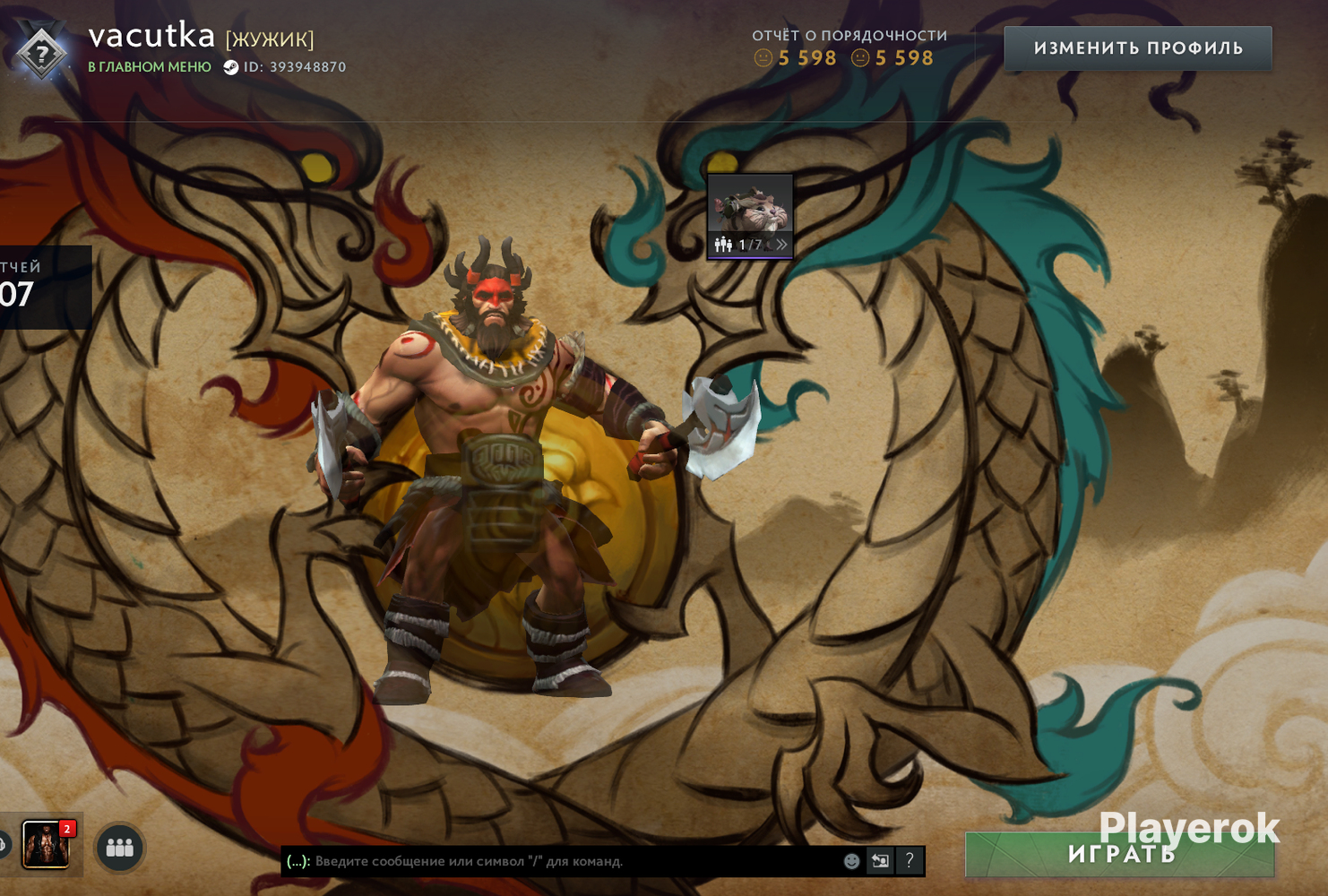Screen dimensions: 1328x896
Task: Open the hamster courier showcase tile
Action: point(750,206)
